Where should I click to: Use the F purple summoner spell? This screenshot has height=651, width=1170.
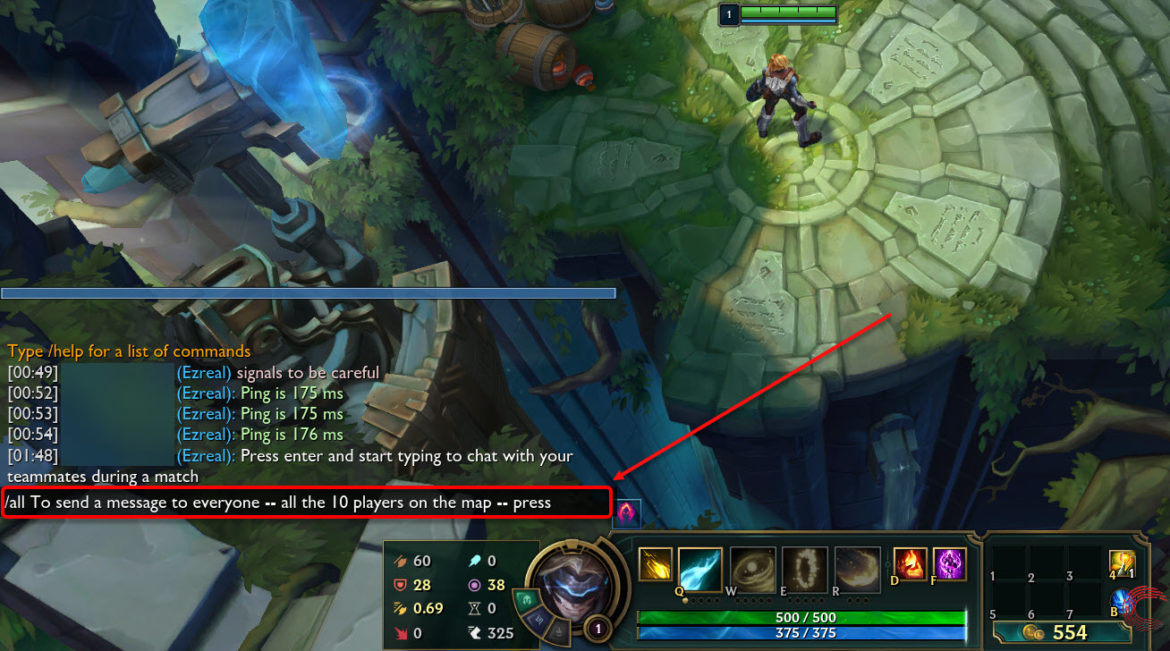(949, 563)
